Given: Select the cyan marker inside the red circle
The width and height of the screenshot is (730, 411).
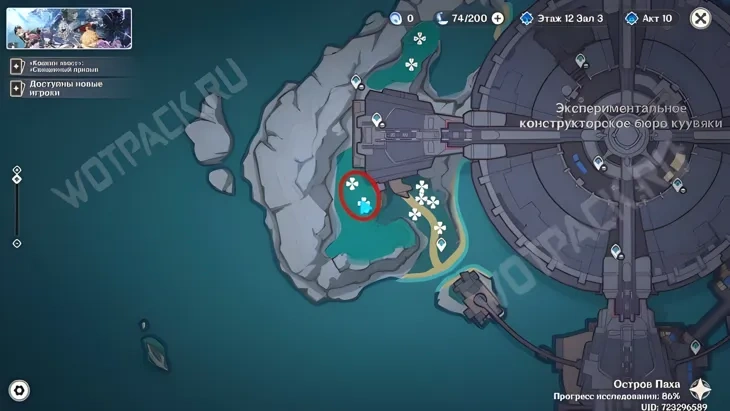Looking at the screenshot, I should [x=365, y=206].
